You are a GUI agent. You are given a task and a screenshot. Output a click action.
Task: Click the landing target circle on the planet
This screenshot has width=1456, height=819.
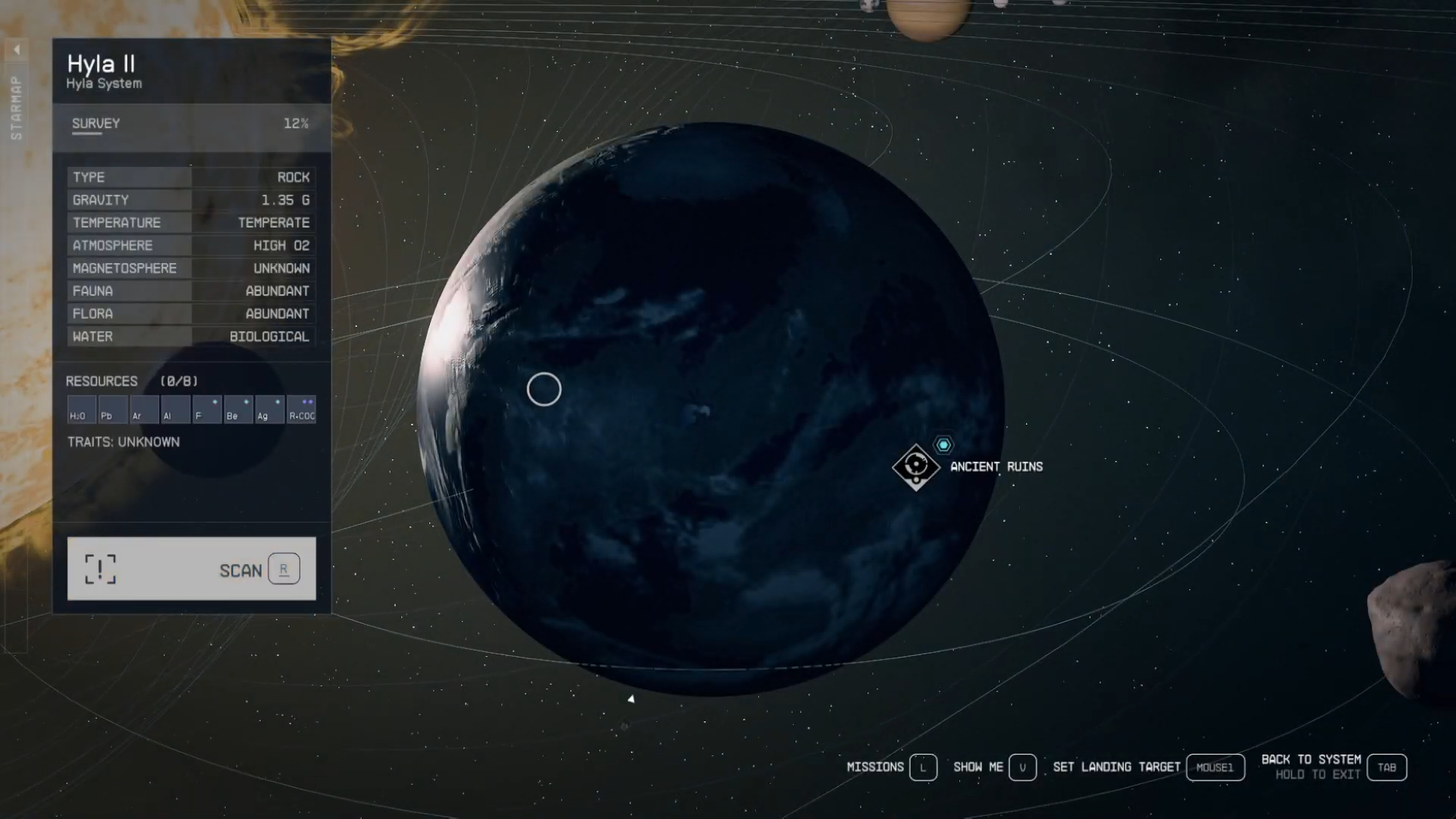coord(544,388)
